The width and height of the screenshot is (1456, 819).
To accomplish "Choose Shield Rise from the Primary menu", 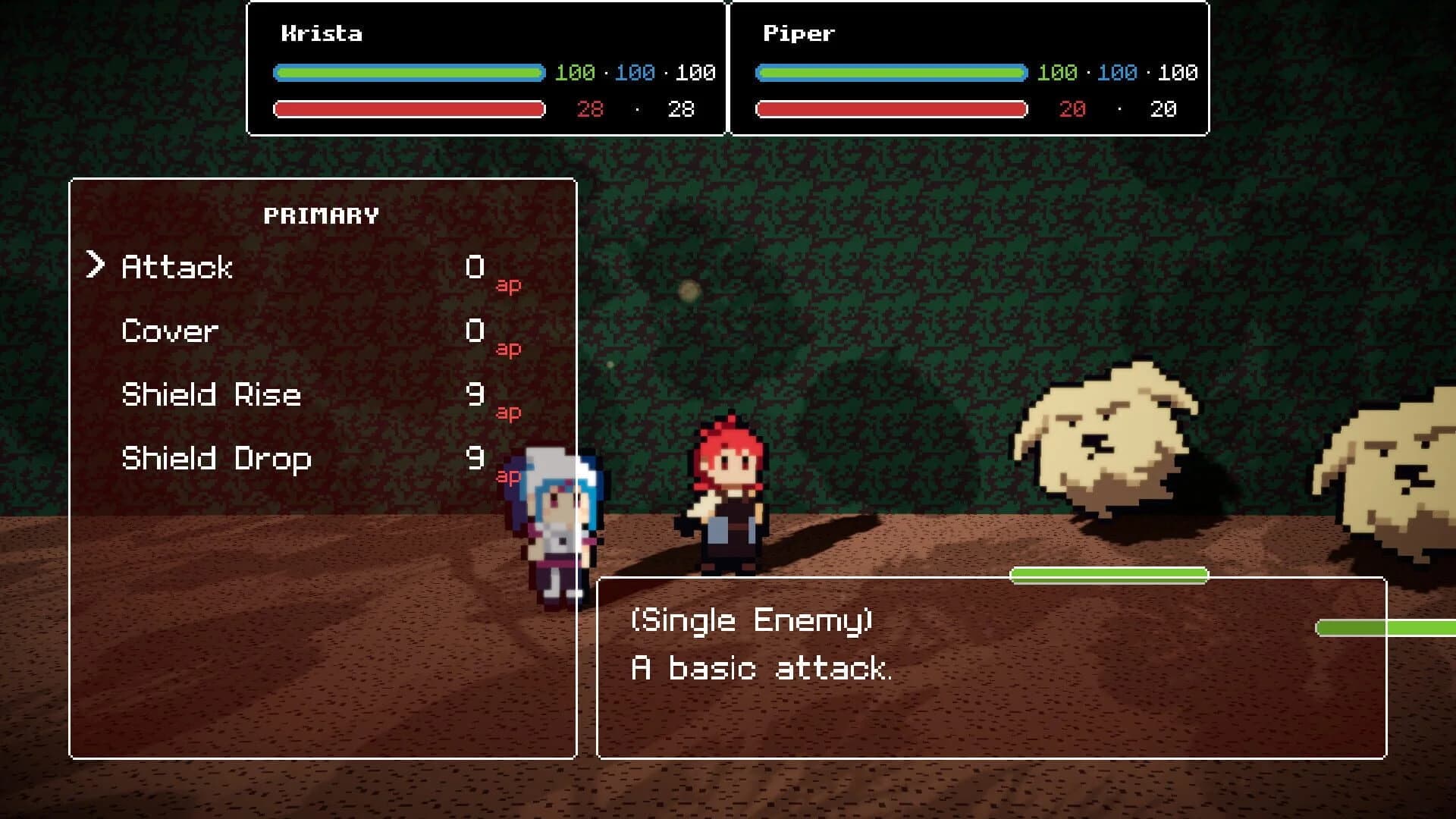I will (212, 395).
